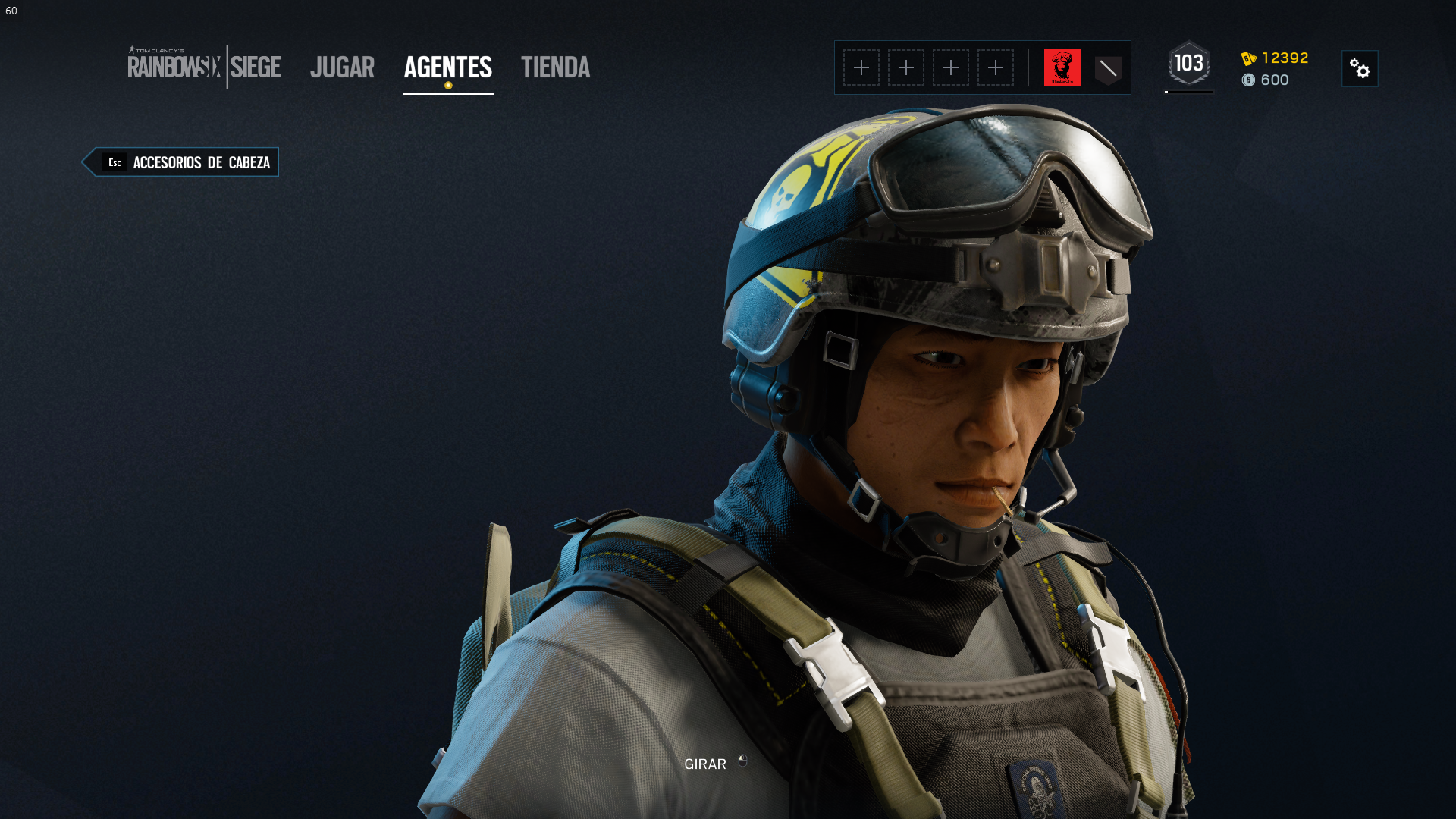Click the Renown amount 12392
1456x819 pixels.
click(1284, 58)
